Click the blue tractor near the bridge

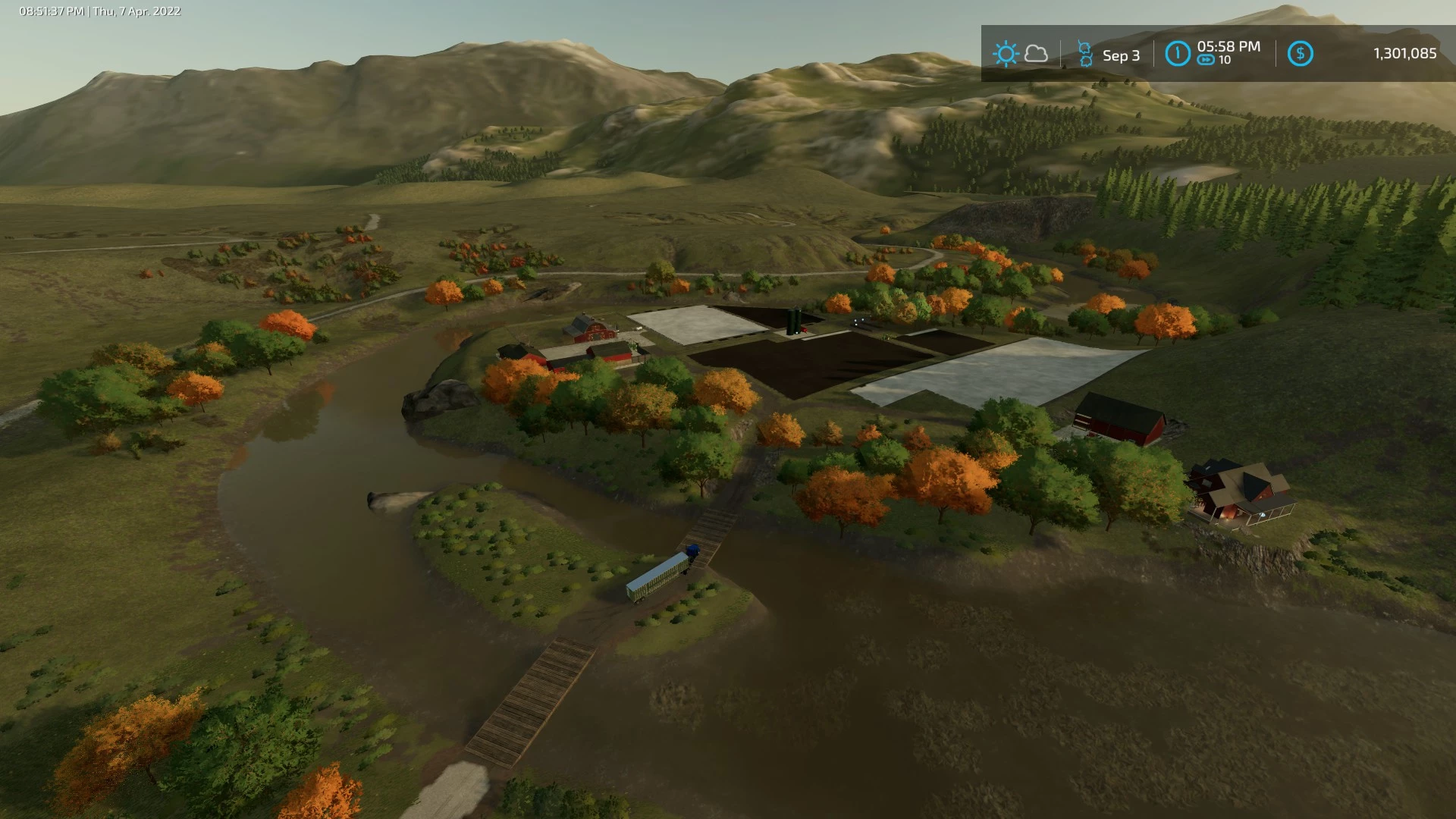692,550
